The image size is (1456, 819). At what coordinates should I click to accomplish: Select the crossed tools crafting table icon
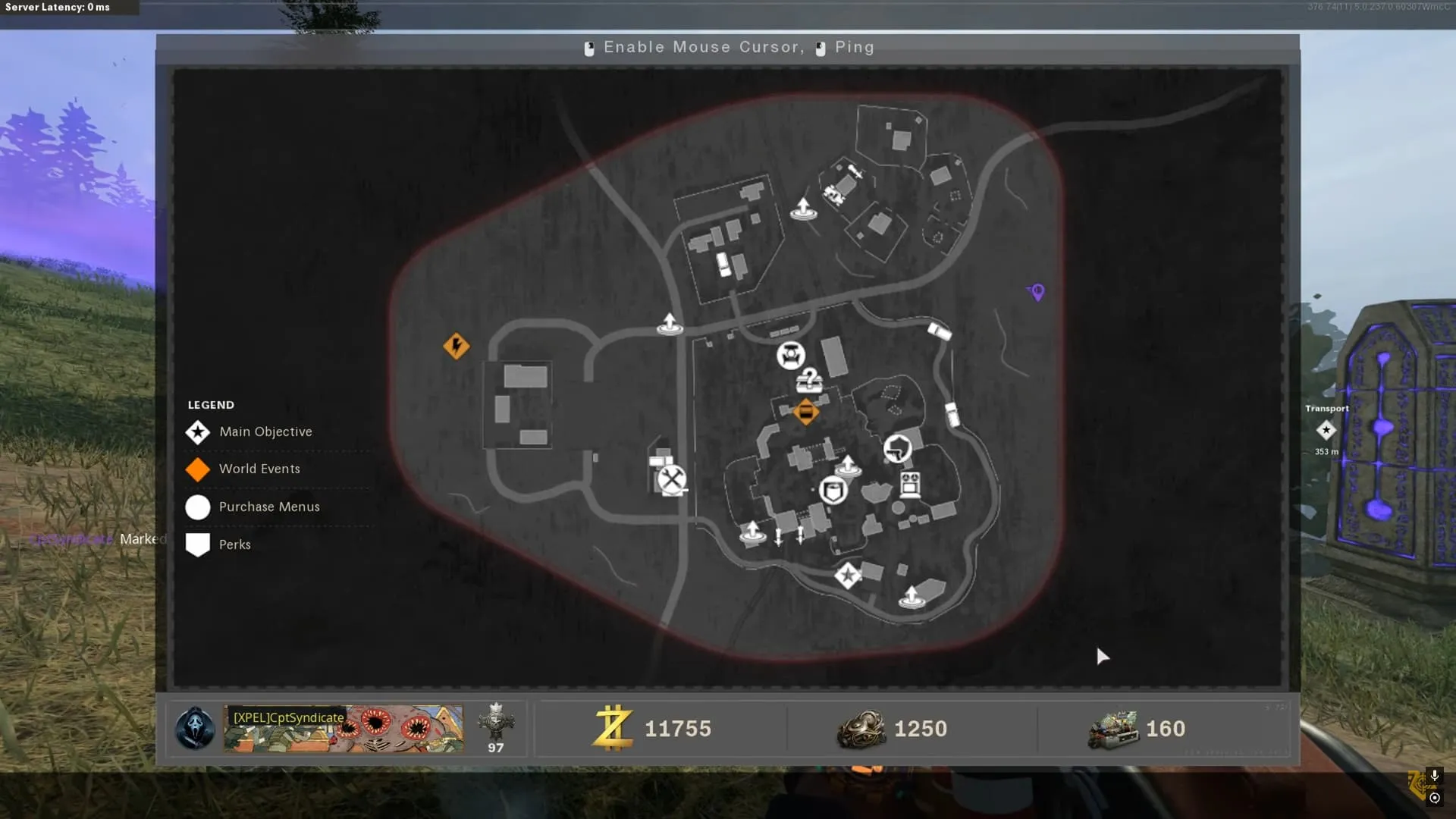pos(671,479)
